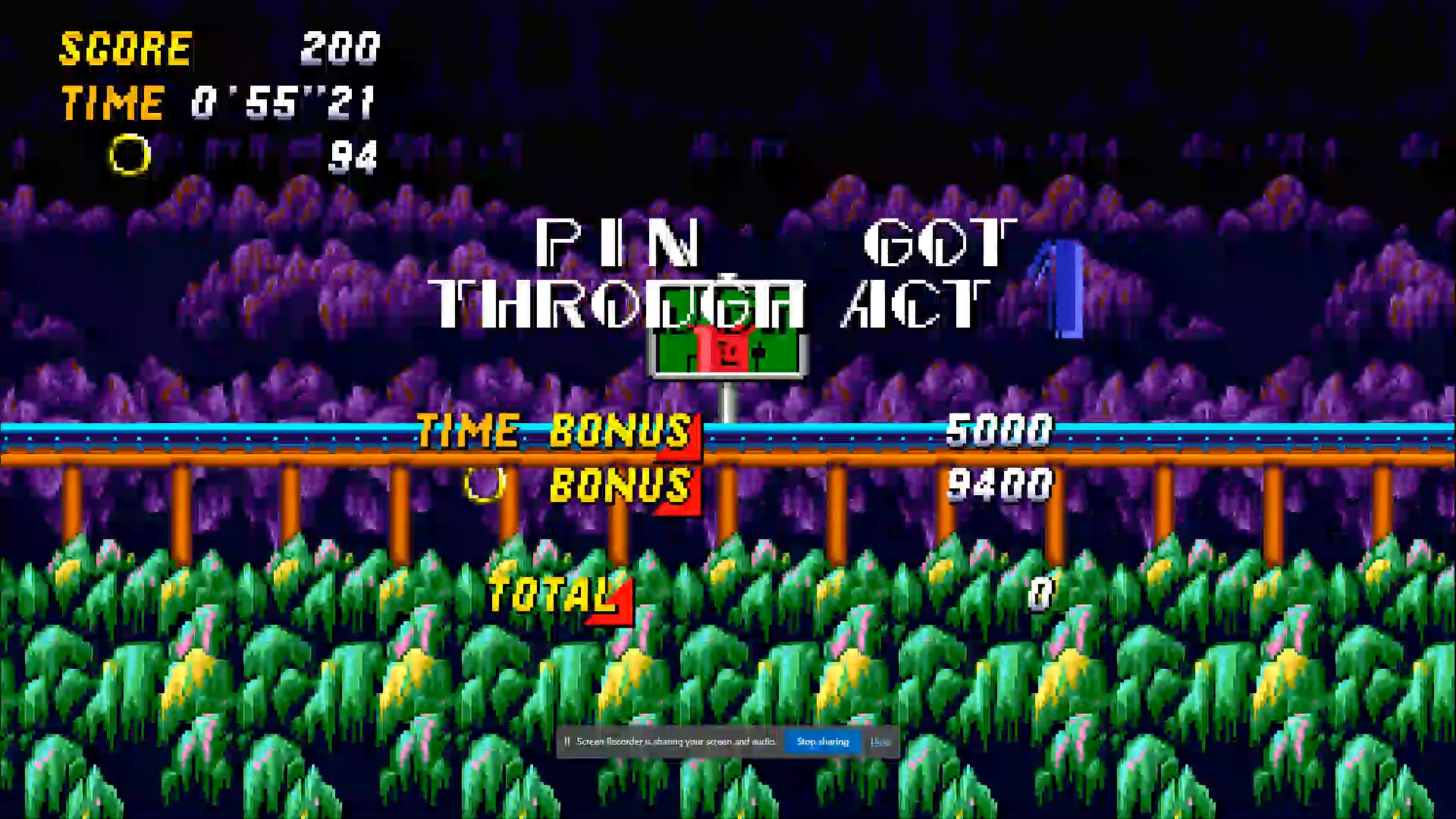1456x819 pixels.
Task: Click the red arrow next to TIME BONUS
Action: 679,447
